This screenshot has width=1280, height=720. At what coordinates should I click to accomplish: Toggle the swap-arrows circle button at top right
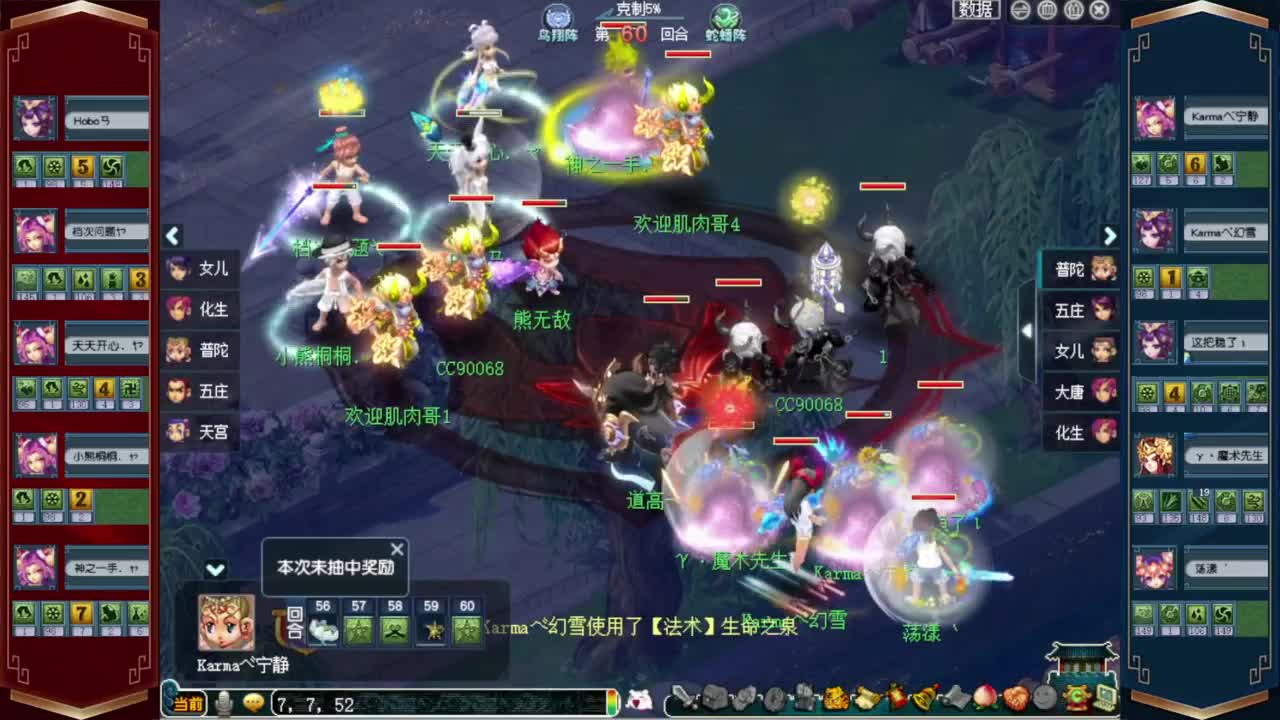click(x=1020, y=11)
